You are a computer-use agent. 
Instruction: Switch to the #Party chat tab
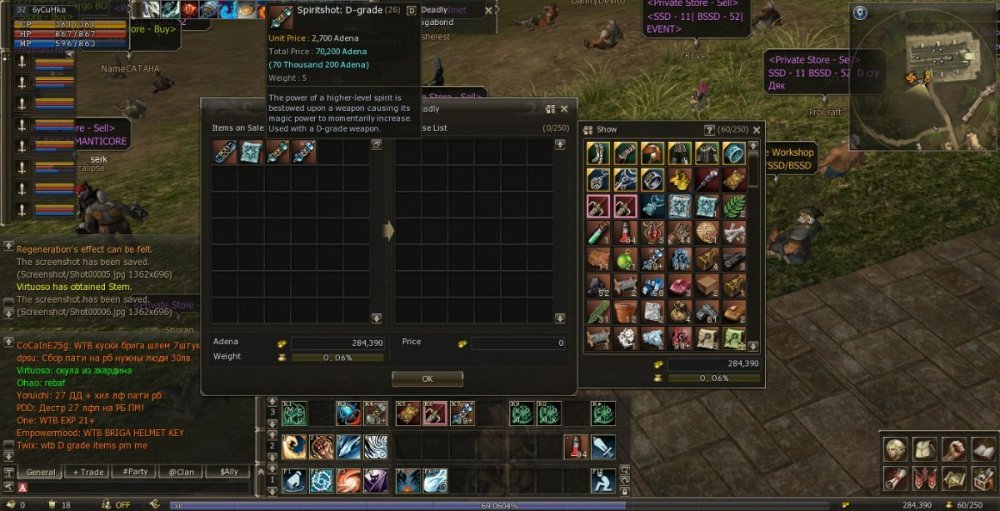(x=135, y=472)
